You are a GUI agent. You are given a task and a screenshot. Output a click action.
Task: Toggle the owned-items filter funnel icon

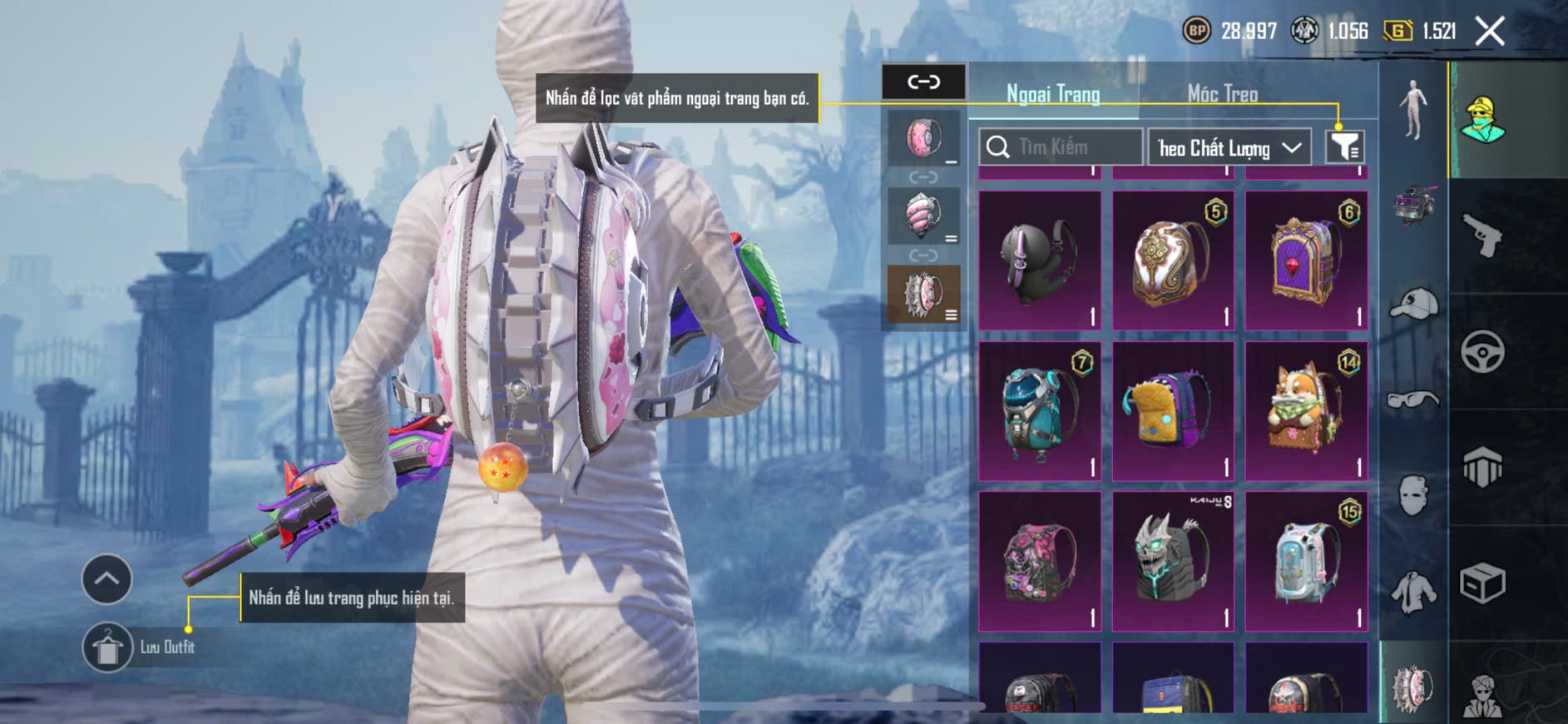pyautogui.click(x=1344, y=147)
